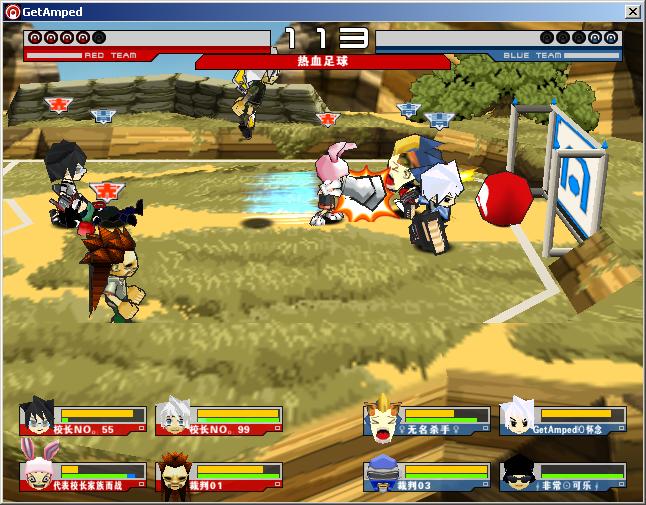
Task: Choose the 裁判03 player panel
Action: [x=426, y=477]
